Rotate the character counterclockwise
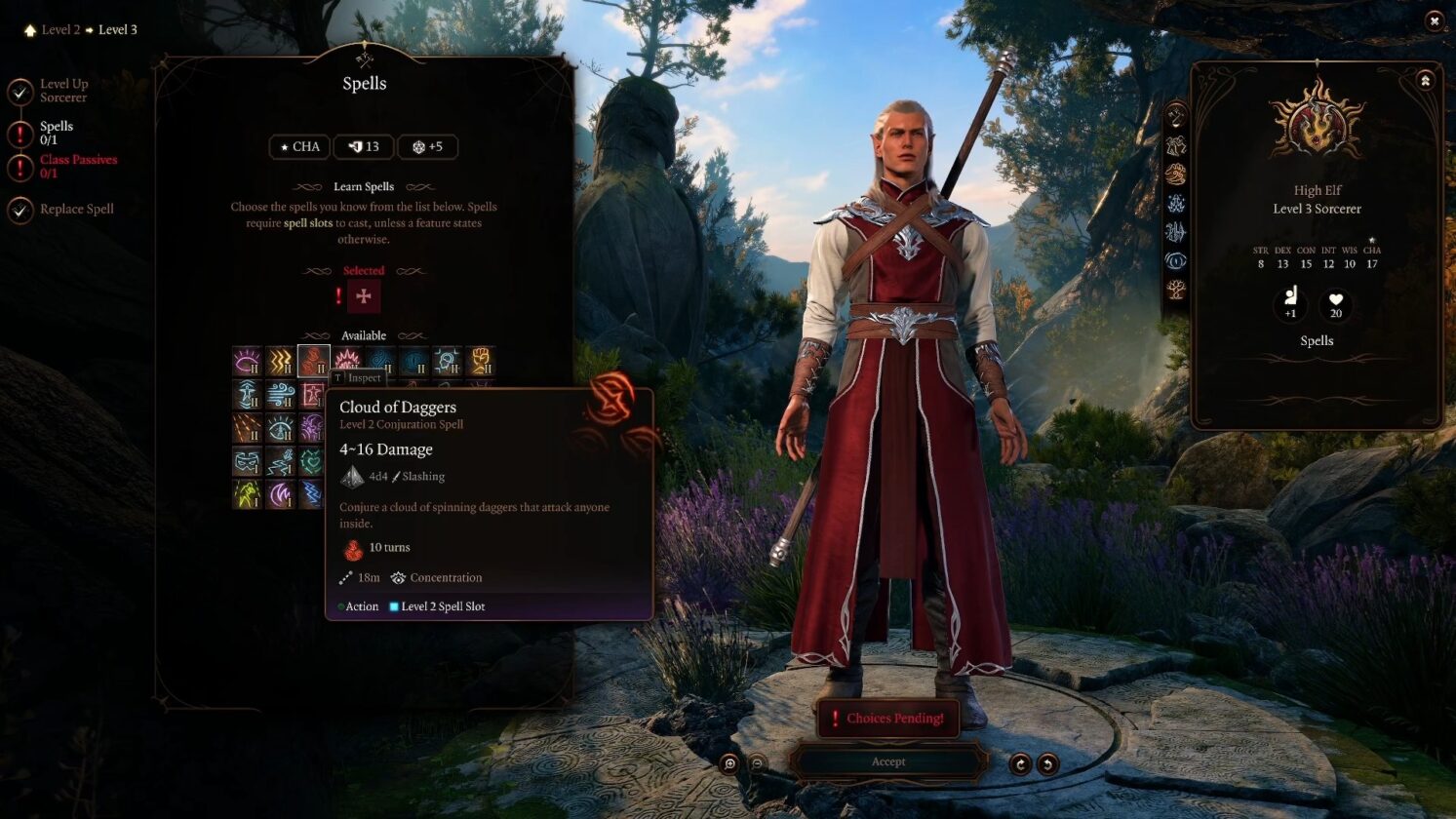This screenshot has height=819, width=1456. (1047, 764)
